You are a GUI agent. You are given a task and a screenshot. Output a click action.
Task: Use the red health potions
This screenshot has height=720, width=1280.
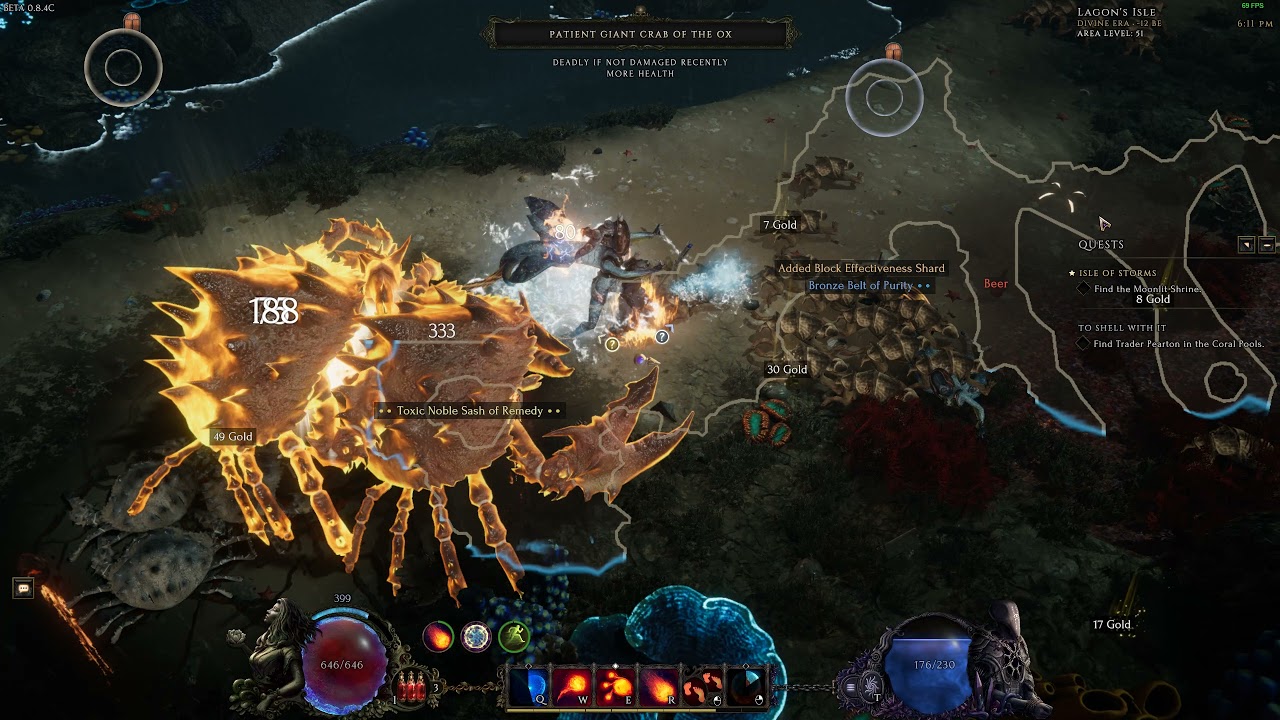click(410, 685)
